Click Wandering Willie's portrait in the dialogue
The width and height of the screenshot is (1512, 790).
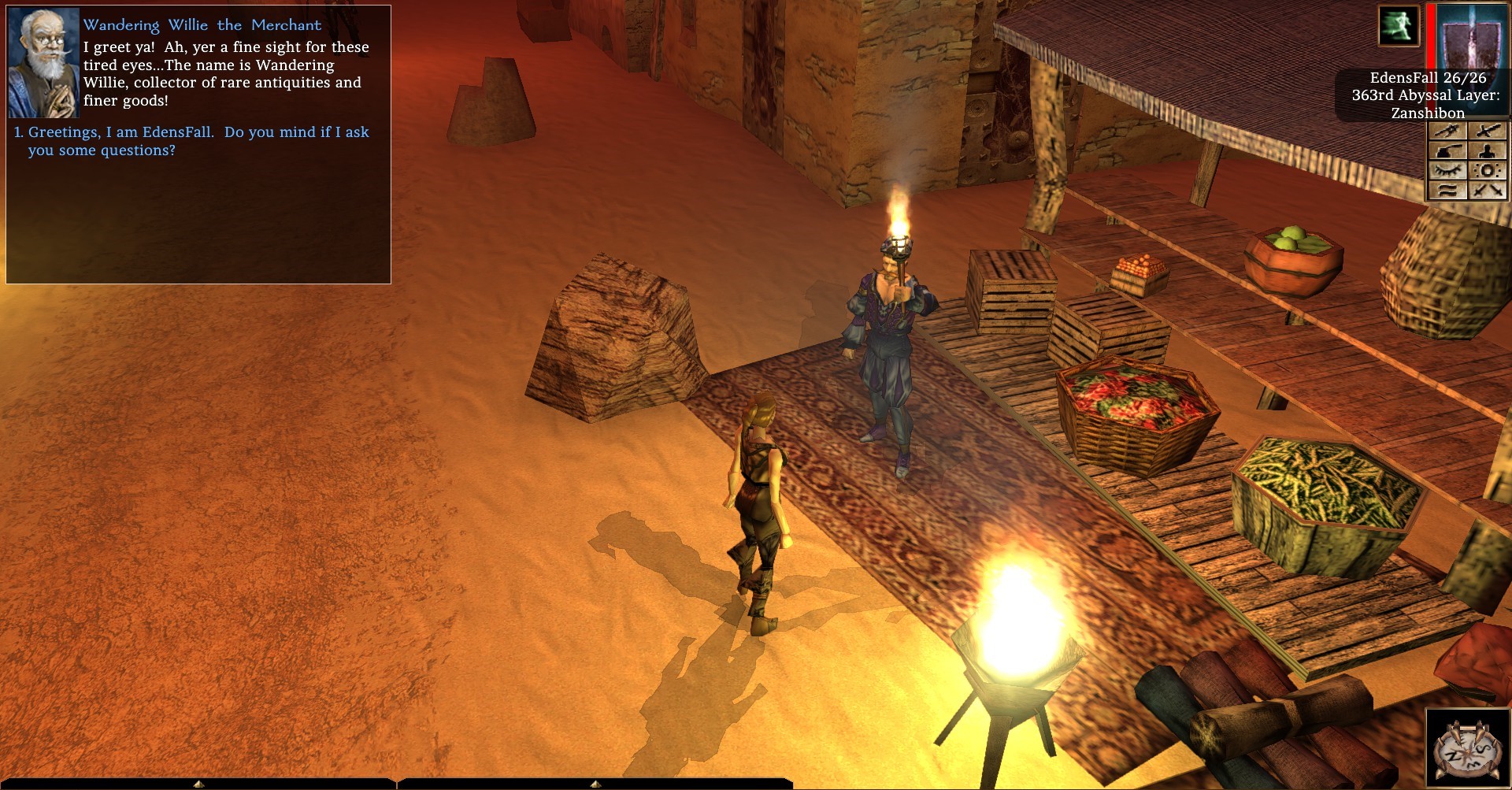pos(43,63)
